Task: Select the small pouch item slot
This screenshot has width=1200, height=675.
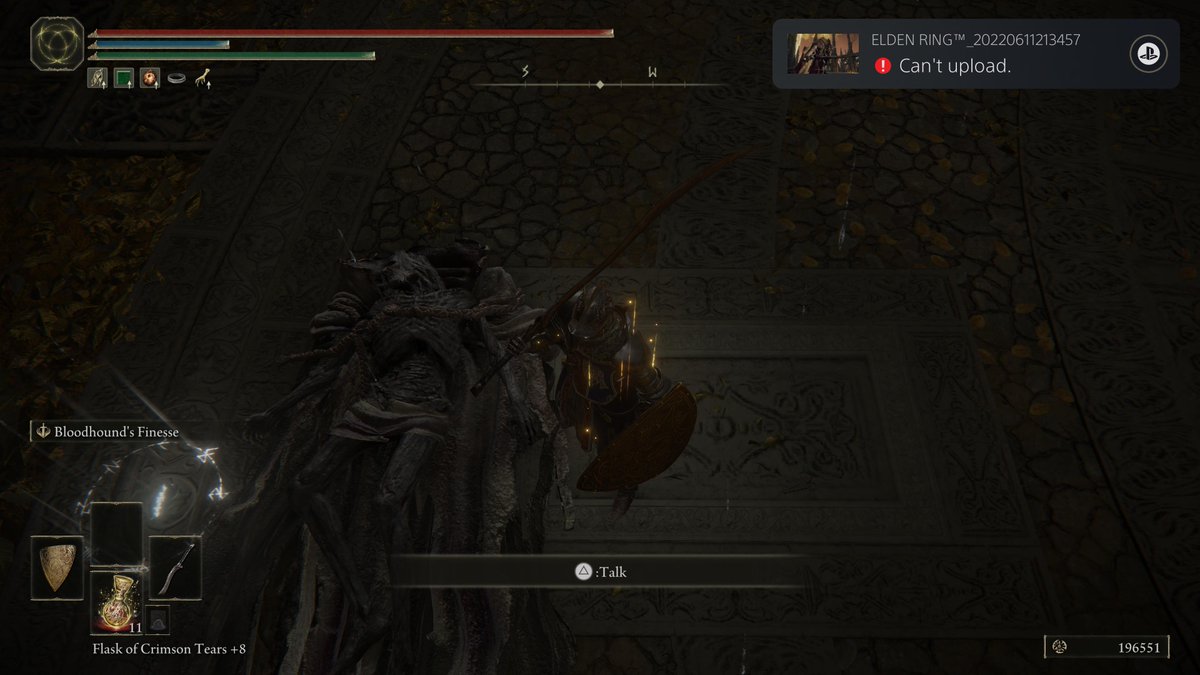Action: (157, 619)
